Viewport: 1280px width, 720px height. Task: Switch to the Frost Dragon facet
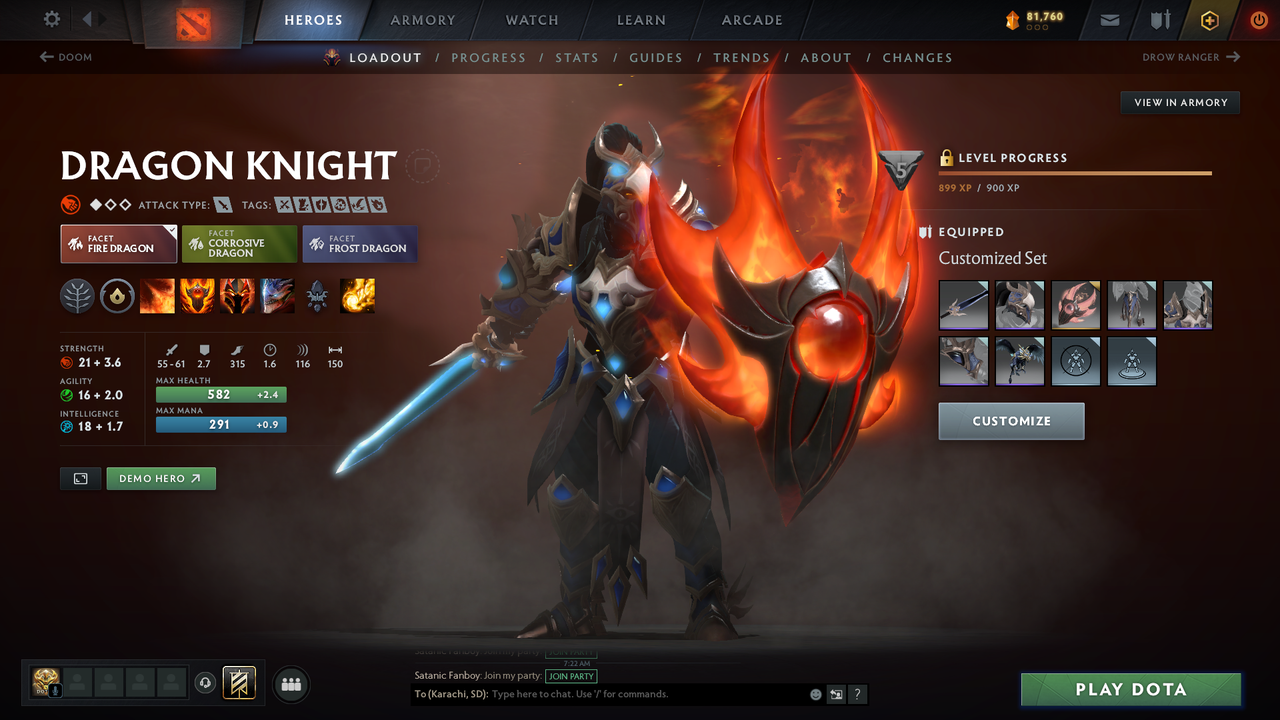point(359,243)
